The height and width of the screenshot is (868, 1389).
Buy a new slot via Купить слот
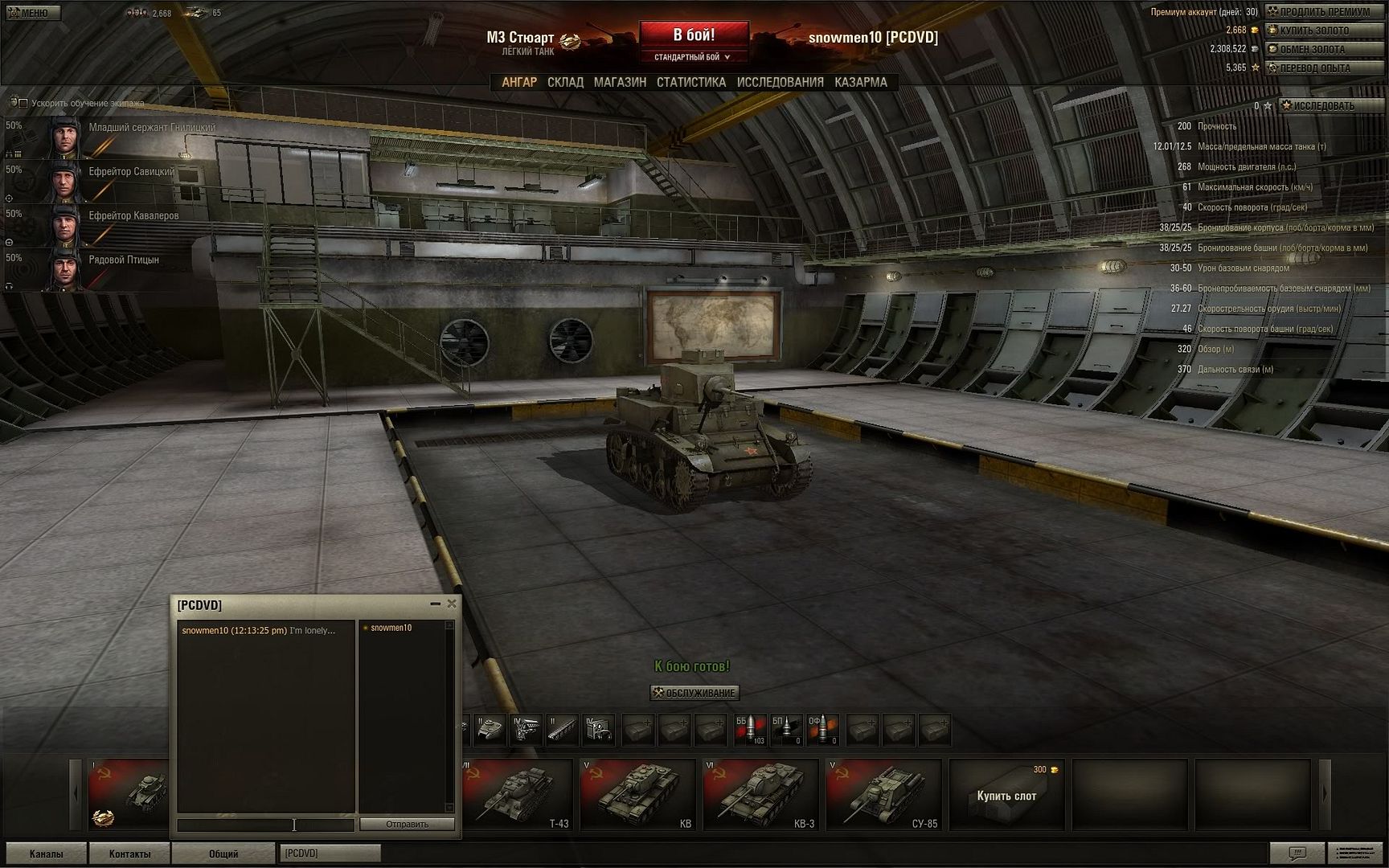[1006, 795]
